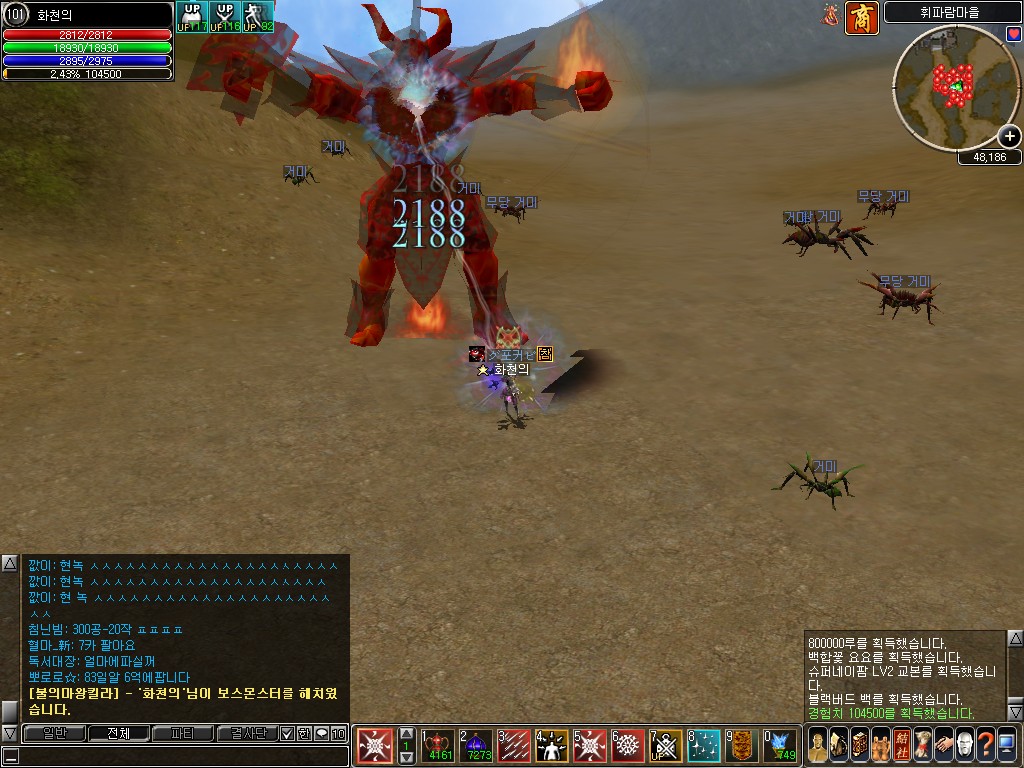Activate the teal sparkle skill in slot 8
Image resolution: width=1024 pixels, height=768 pixels.
click(704, 746)
